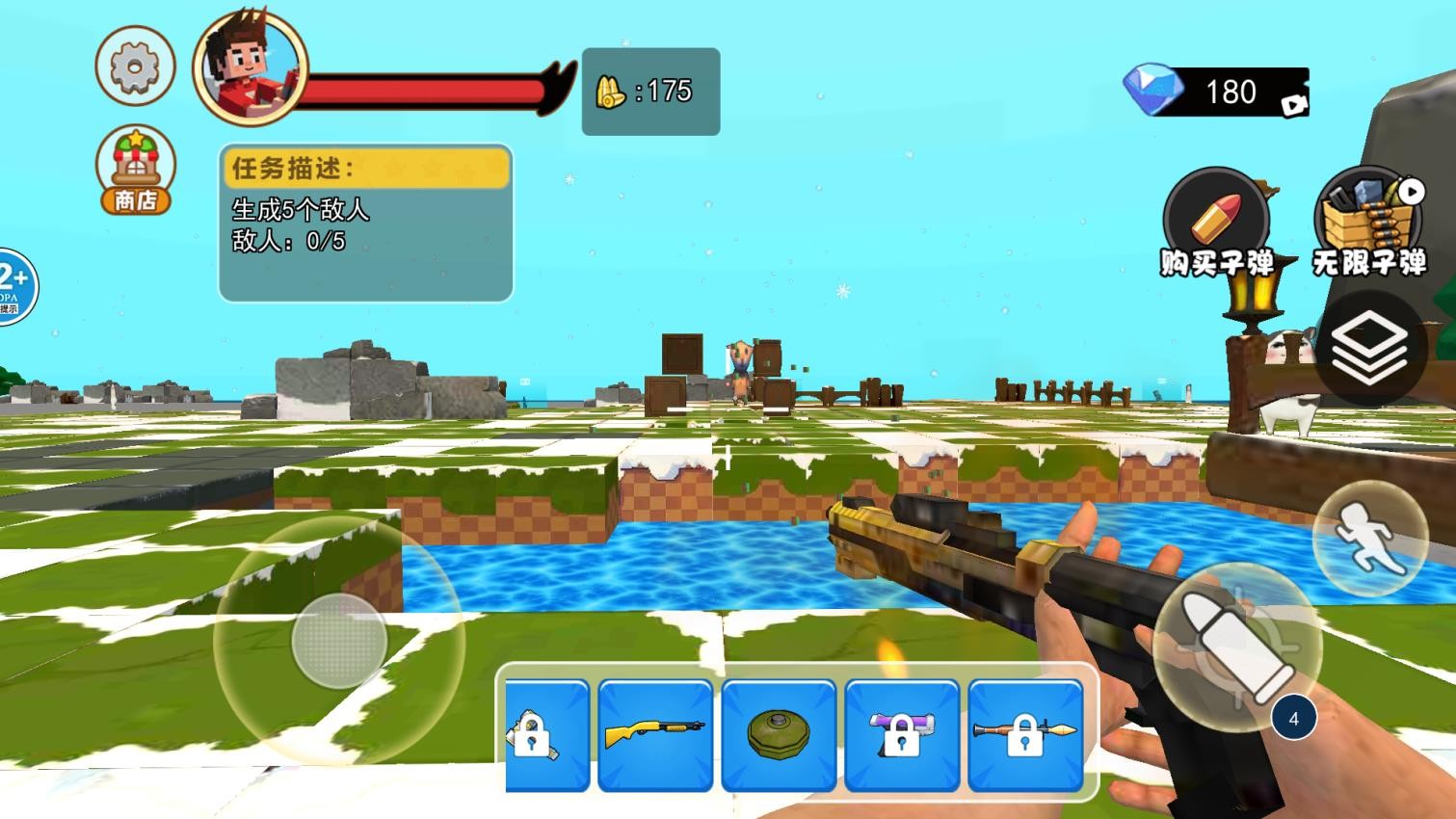Tap the age rating 12+ badge
This screenshot has height=819, width=1456.
coord(13,286)
